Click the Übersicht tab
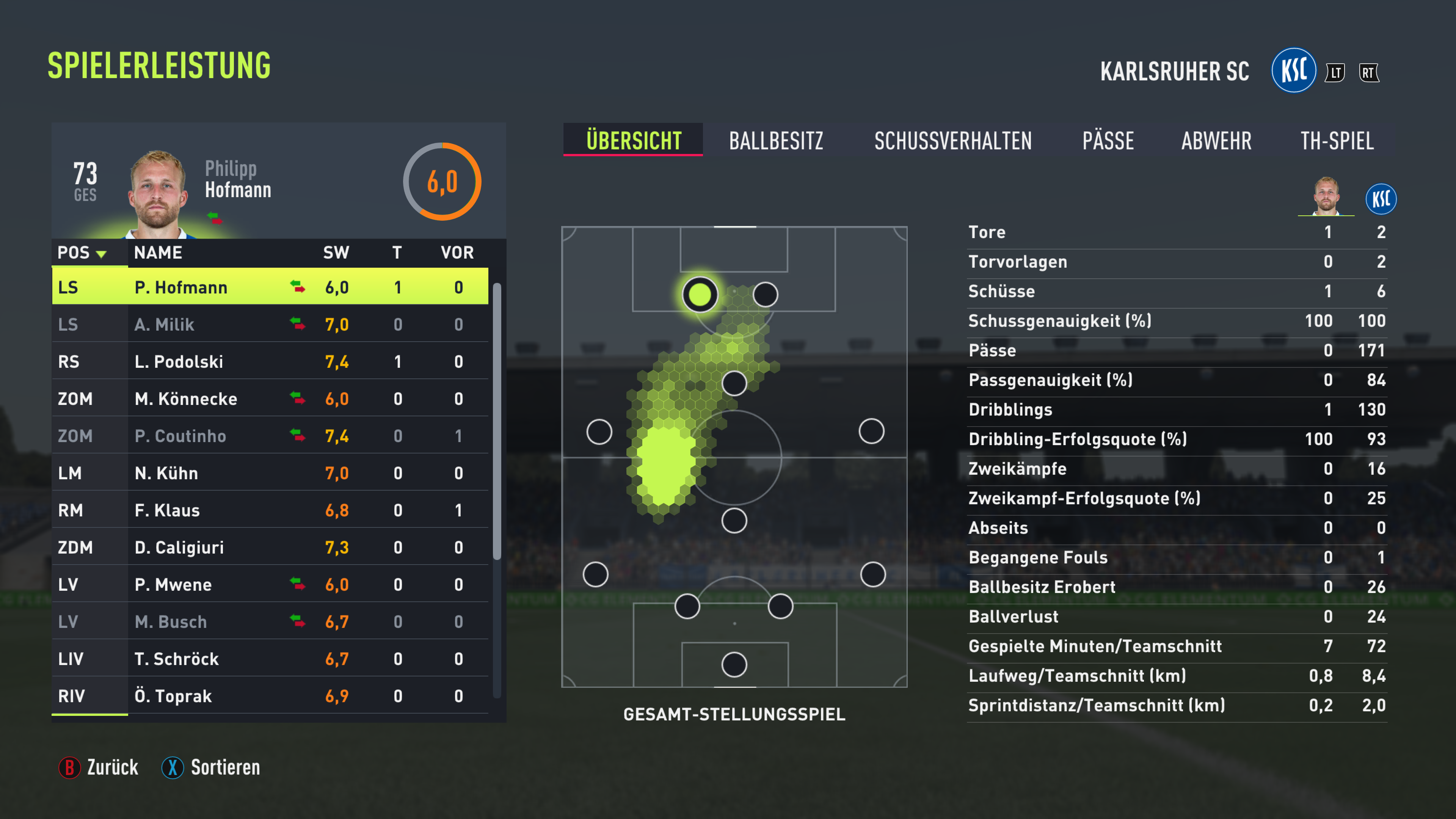 [x=633, y=141]
